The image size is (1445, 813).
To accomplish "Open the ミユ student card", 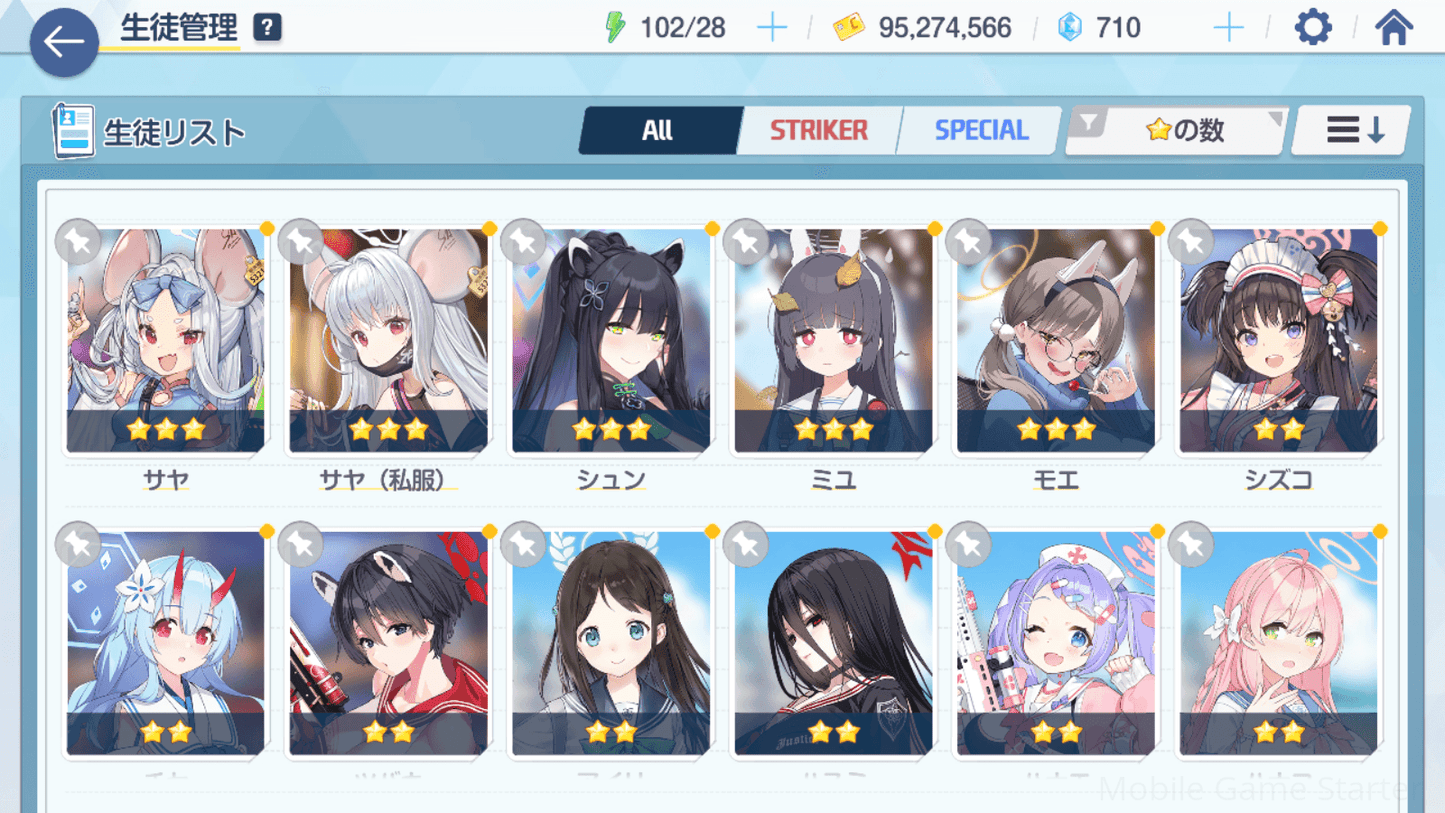I will coord(833,340).
